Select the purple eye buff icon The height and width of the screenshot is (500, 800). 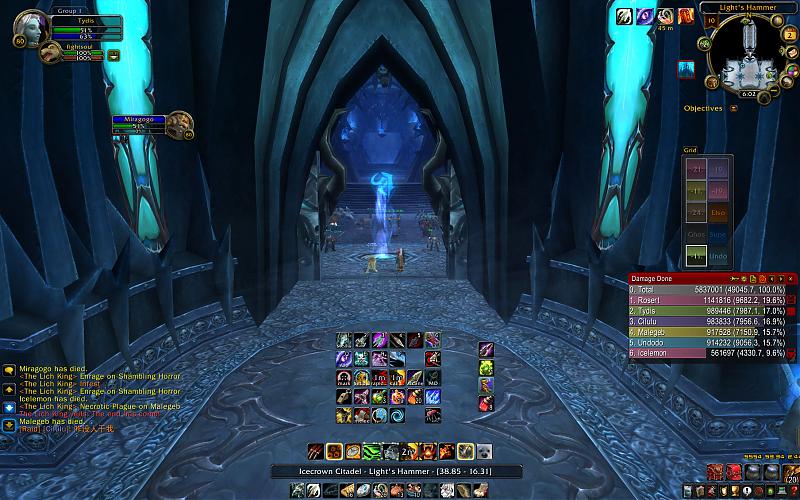644,16
